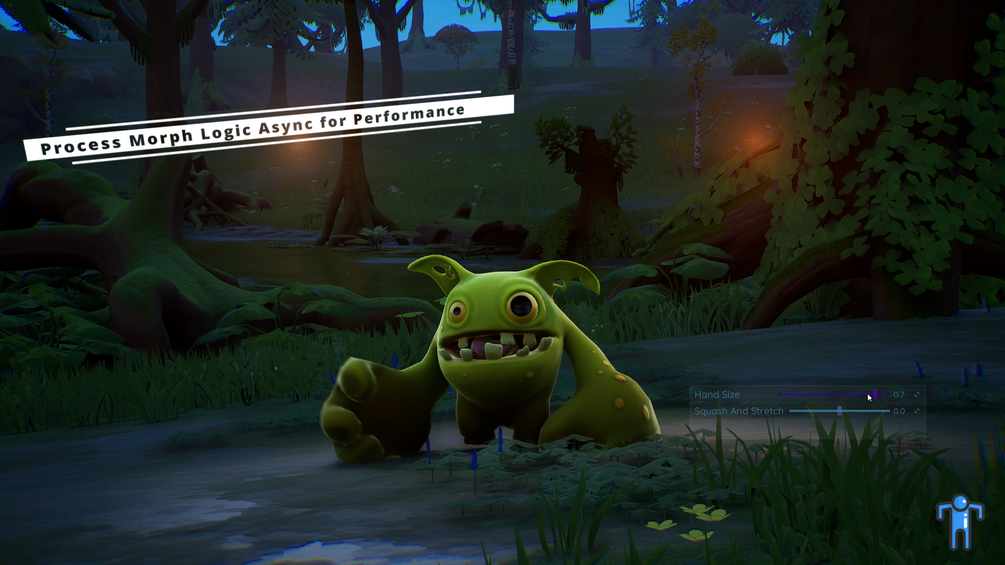
Task: Click the Hand Size slider handle
Action: (x=875, y=395)
